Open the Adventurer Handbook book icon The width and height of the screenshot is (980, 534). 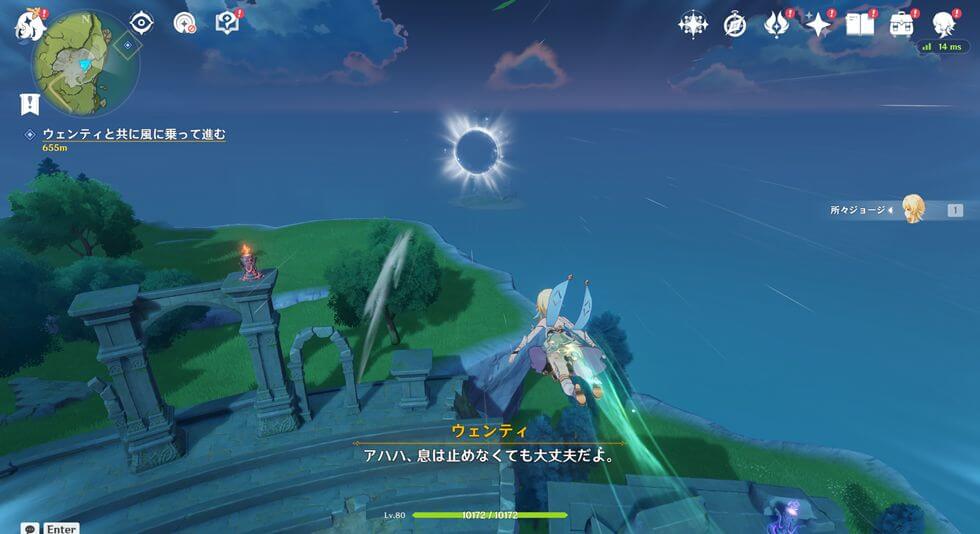click(x=860, y=25)
